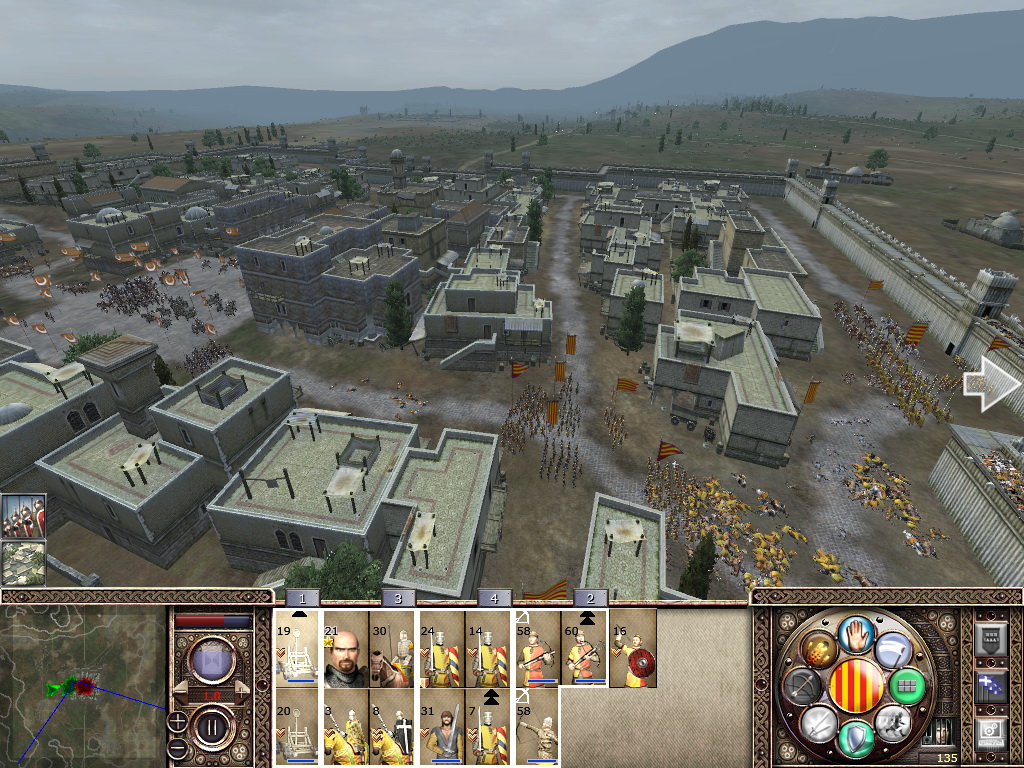
Task: Select the swordsman unit card with 31 men
Action: coord(441,727)
